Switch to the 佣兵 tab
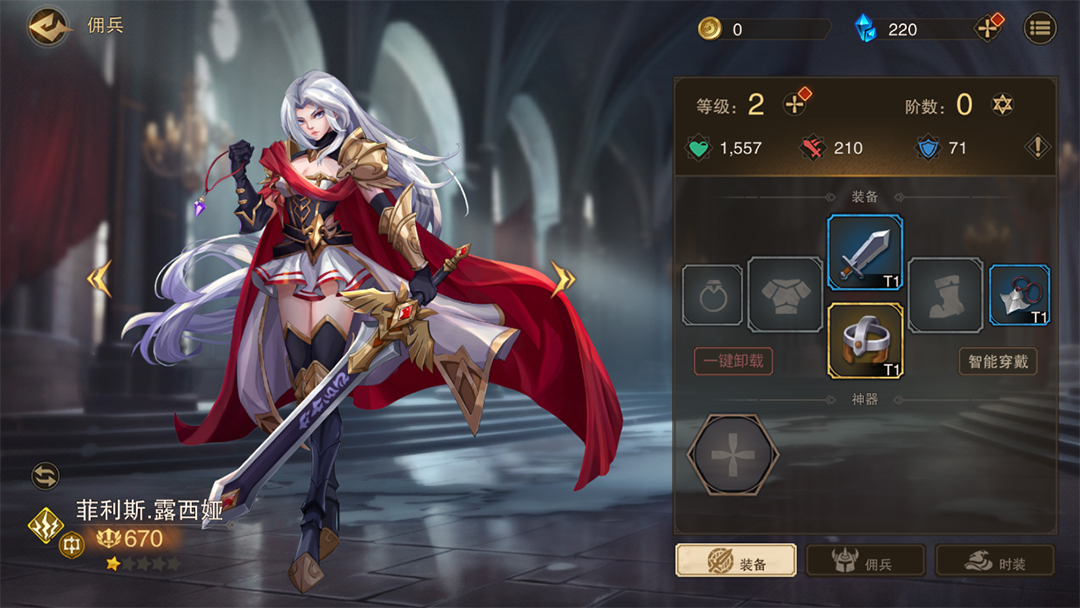 (865, 562)
